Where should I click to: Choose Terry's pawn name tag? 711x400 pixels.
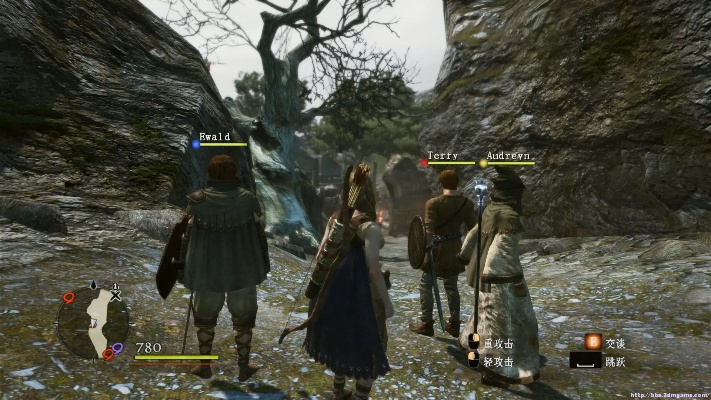(442, 156)
